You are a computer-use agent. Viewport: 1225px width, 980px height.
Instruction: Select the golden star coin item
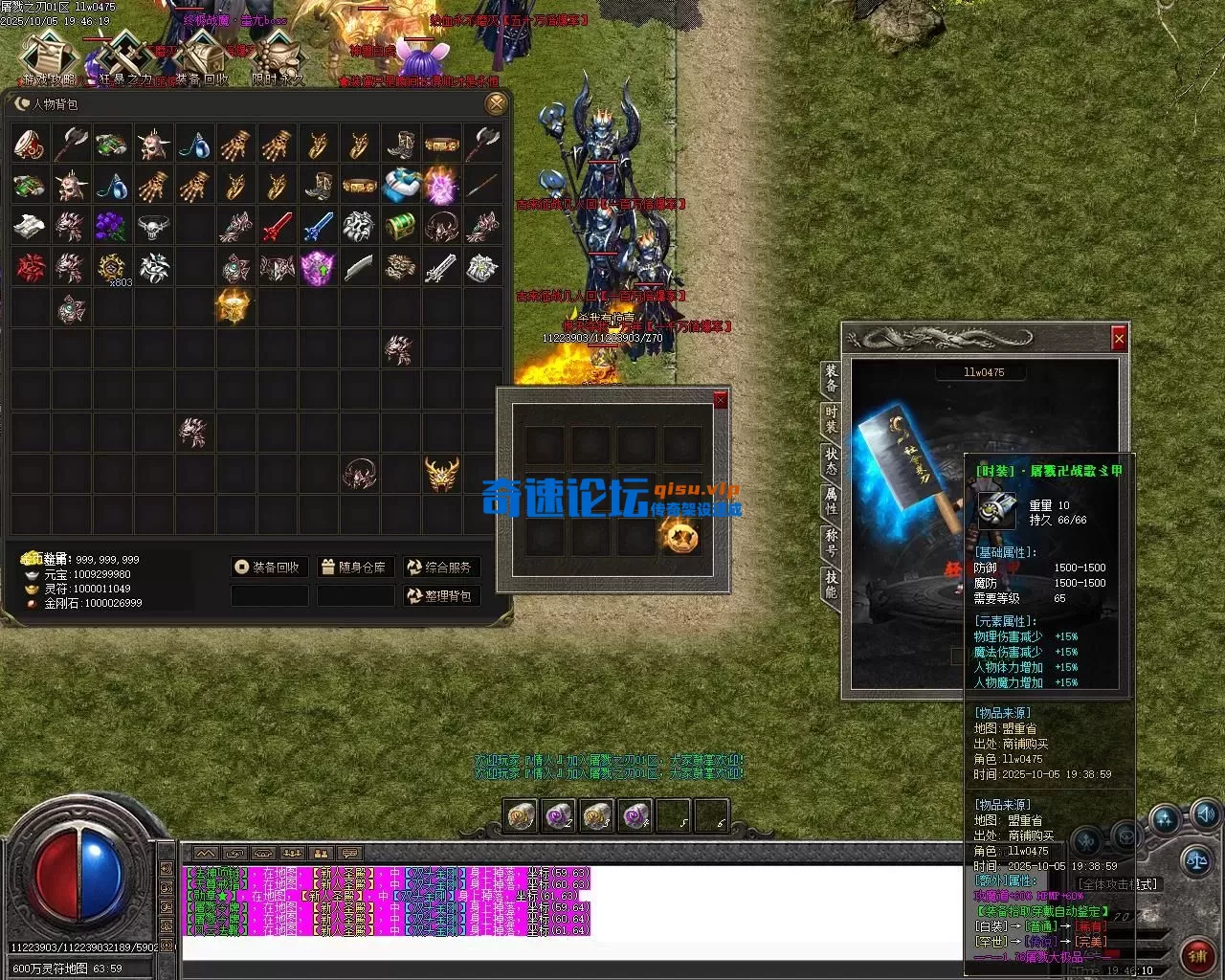point(682,537)
